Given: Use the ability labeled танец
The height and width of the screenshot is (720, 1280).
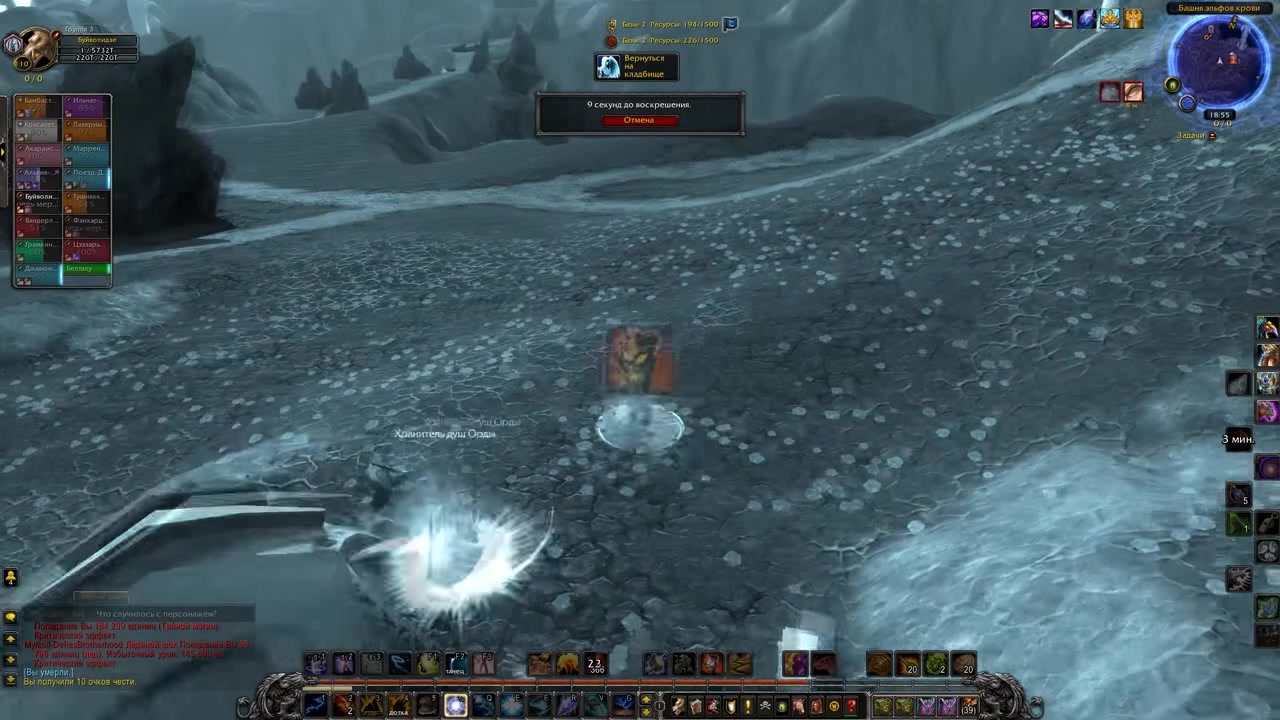Looking at the screenshot, I should pos(456,663).
